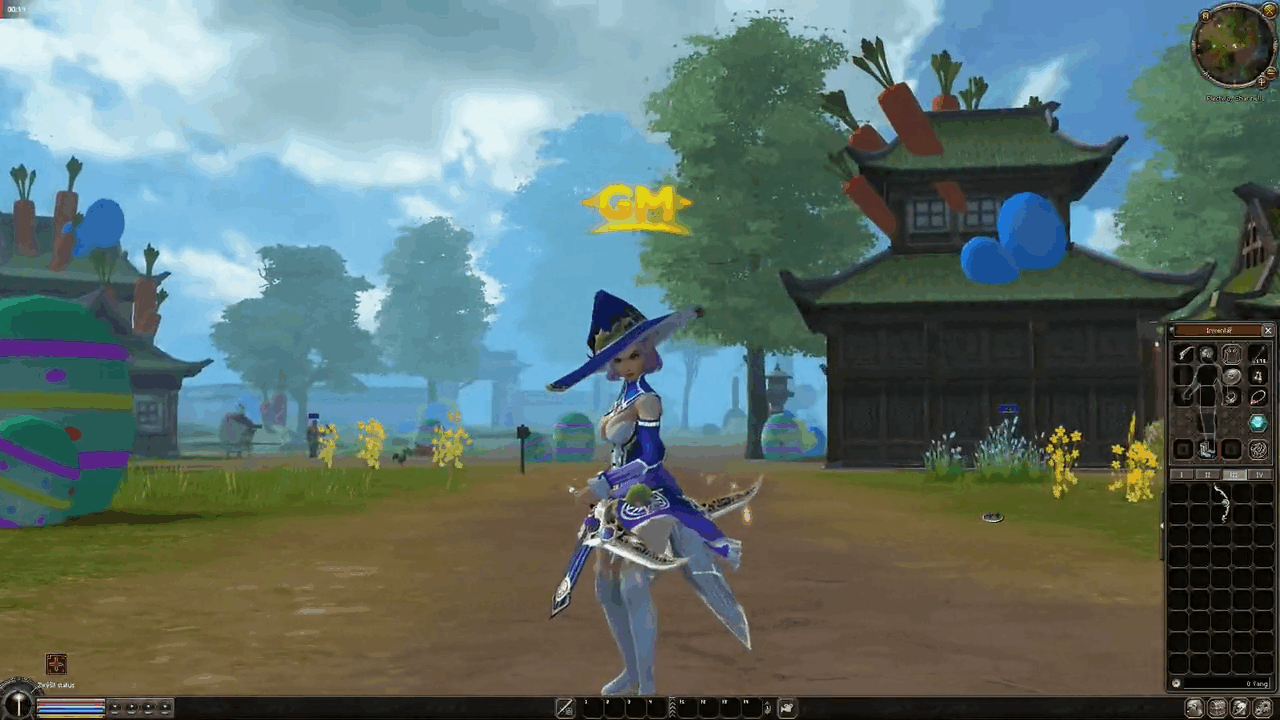Click the necklace slot in the Inventar panel
The width and height of the screenshot is (1280, 720).
(1259, 397)
